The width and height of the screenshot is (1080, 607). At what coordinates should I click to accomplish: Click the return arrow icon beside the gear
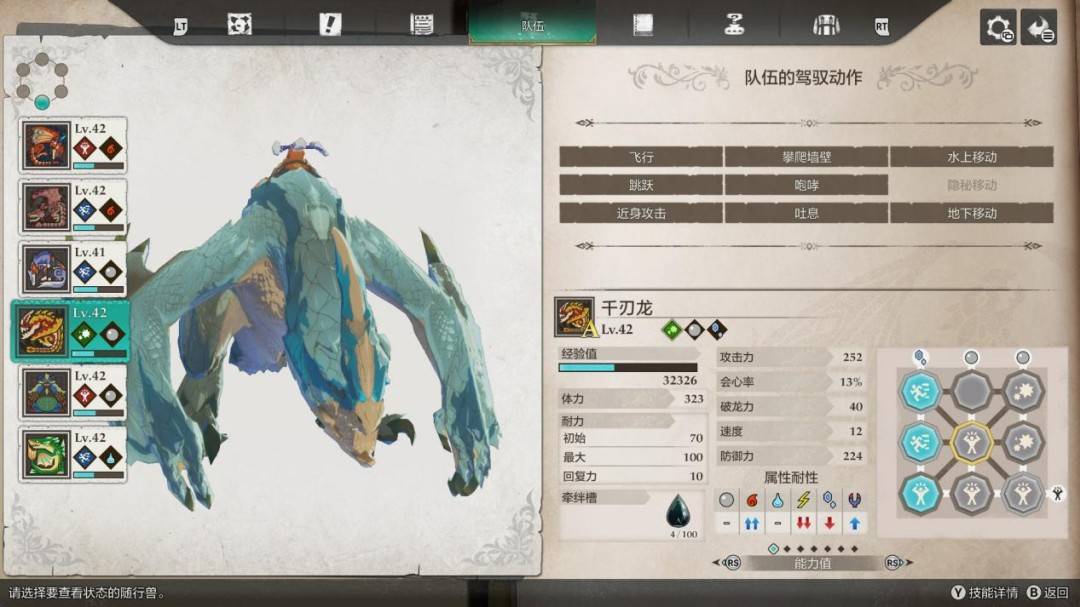point(1040,27)
